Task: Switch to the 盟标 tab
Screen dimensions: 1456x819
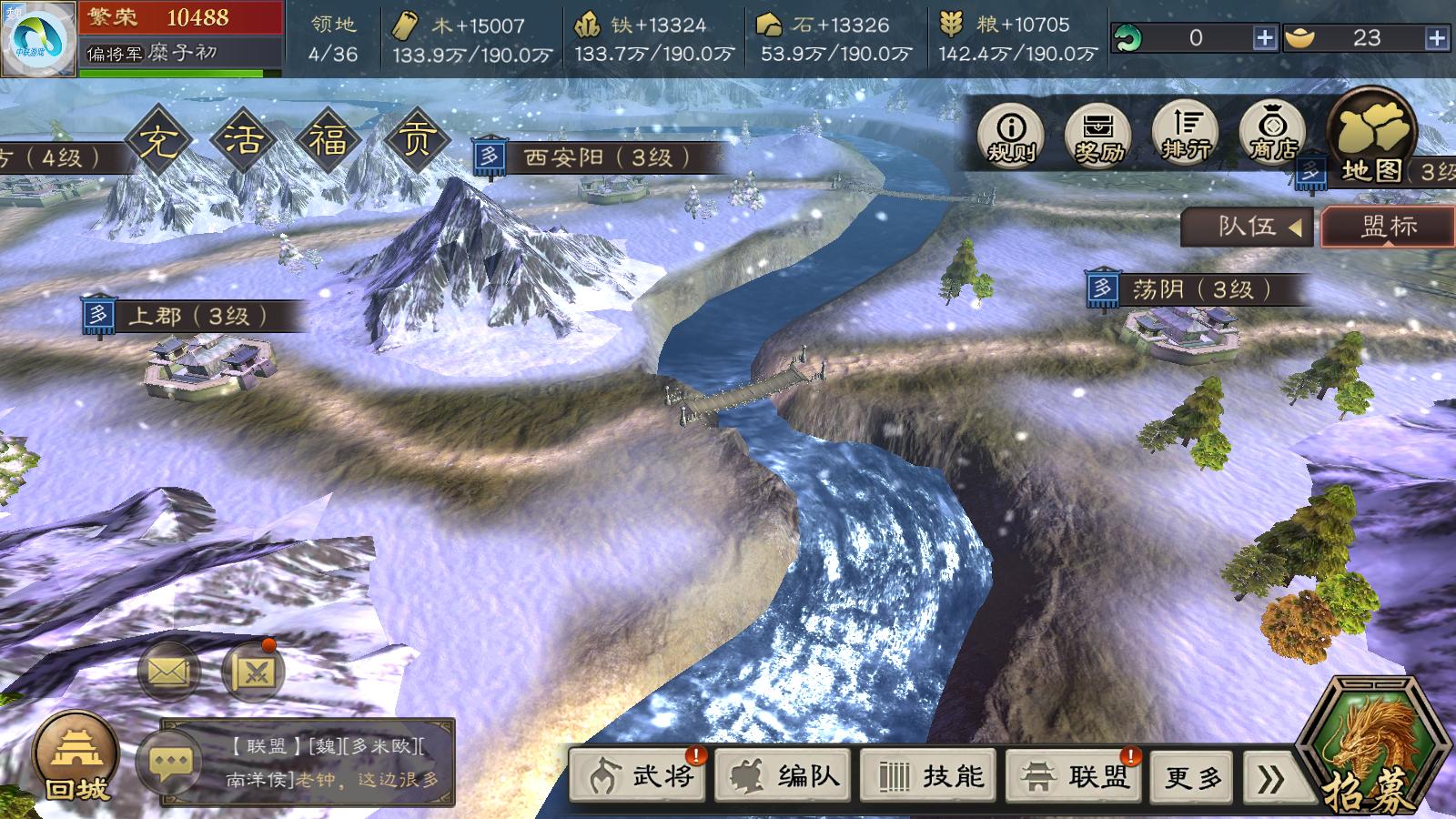Action: click(x=1388, y=227)
